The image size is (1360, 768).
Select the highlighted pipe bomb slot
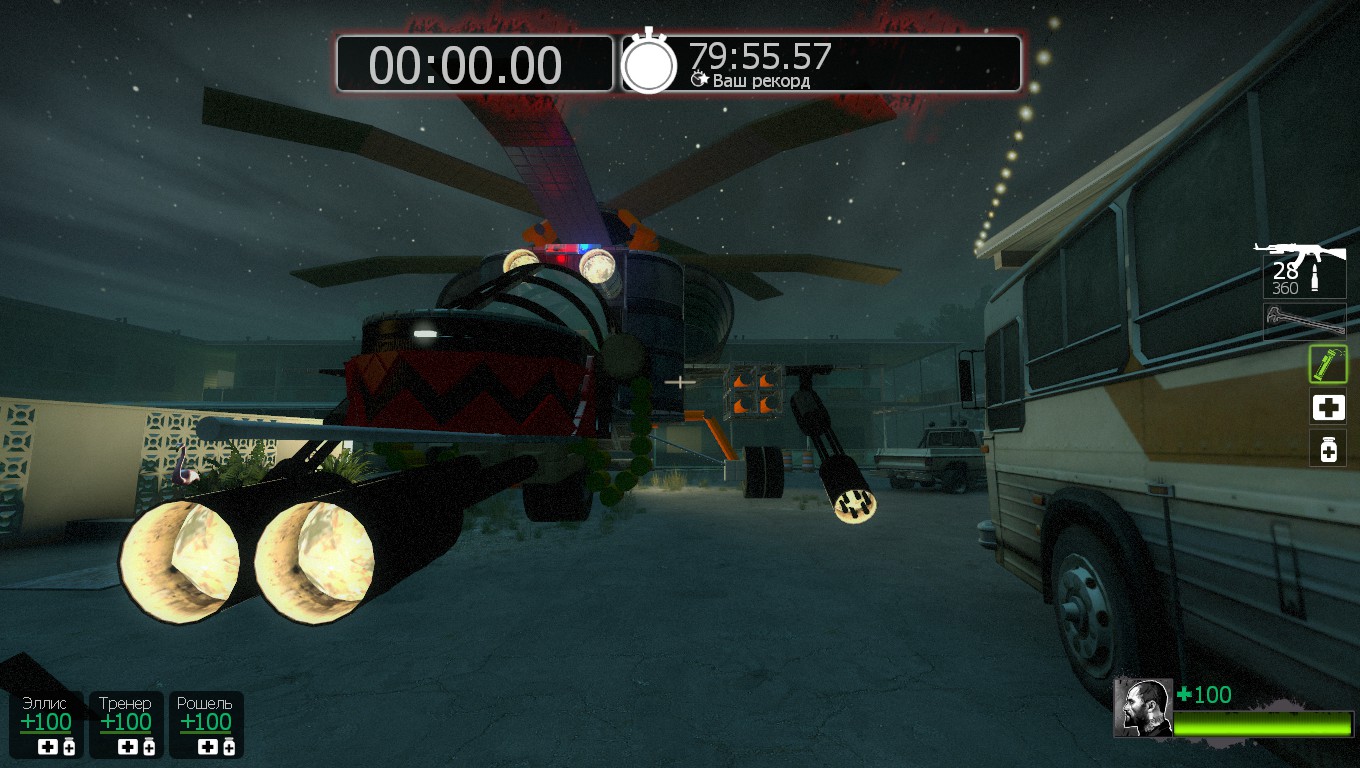pyautogui.click(x=1328, y=364)
